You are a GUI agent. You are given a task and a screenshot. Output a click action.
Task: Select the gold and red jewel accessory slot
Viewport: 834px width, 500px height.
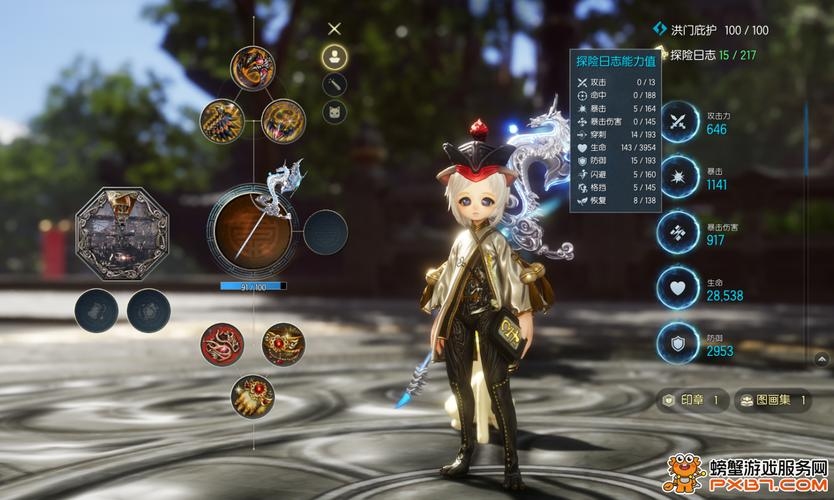point(284,343)
